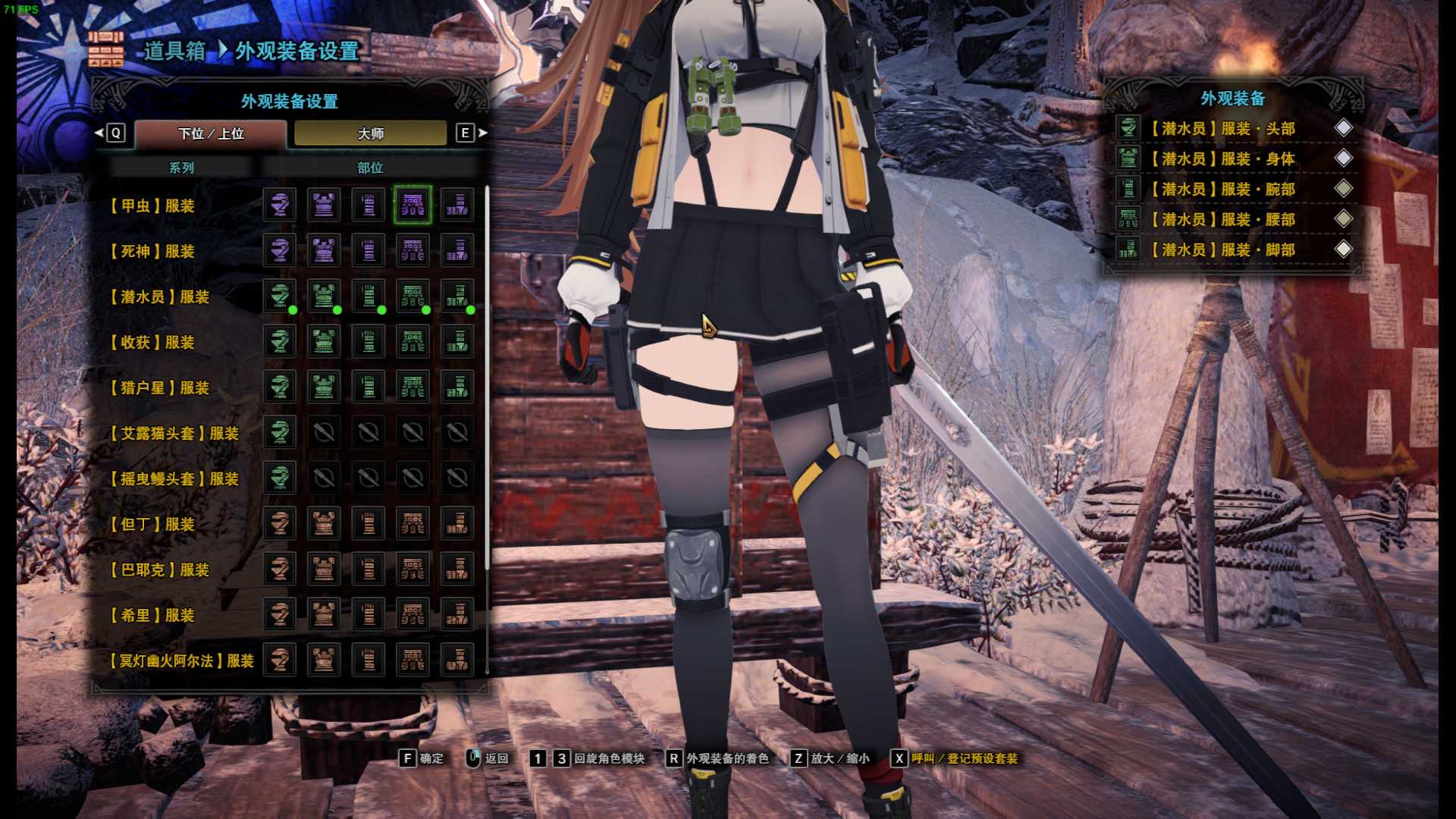This screenshot has height=819, width=1456.
Task: Click the 返回 return button
Action: (x=497, y=758)
